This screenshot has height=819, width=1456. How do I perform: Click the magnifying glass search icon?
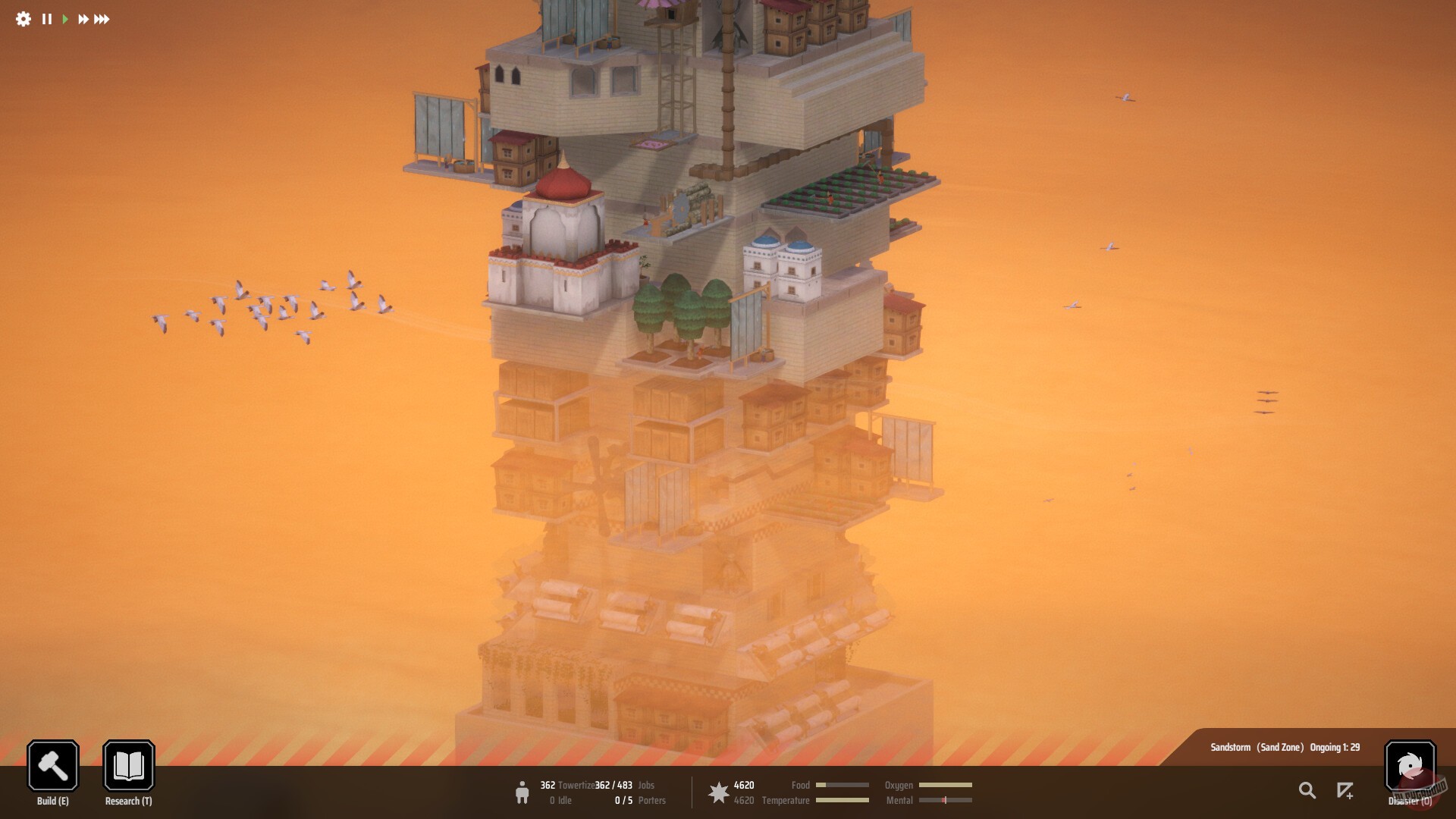tap(1307, 790)
